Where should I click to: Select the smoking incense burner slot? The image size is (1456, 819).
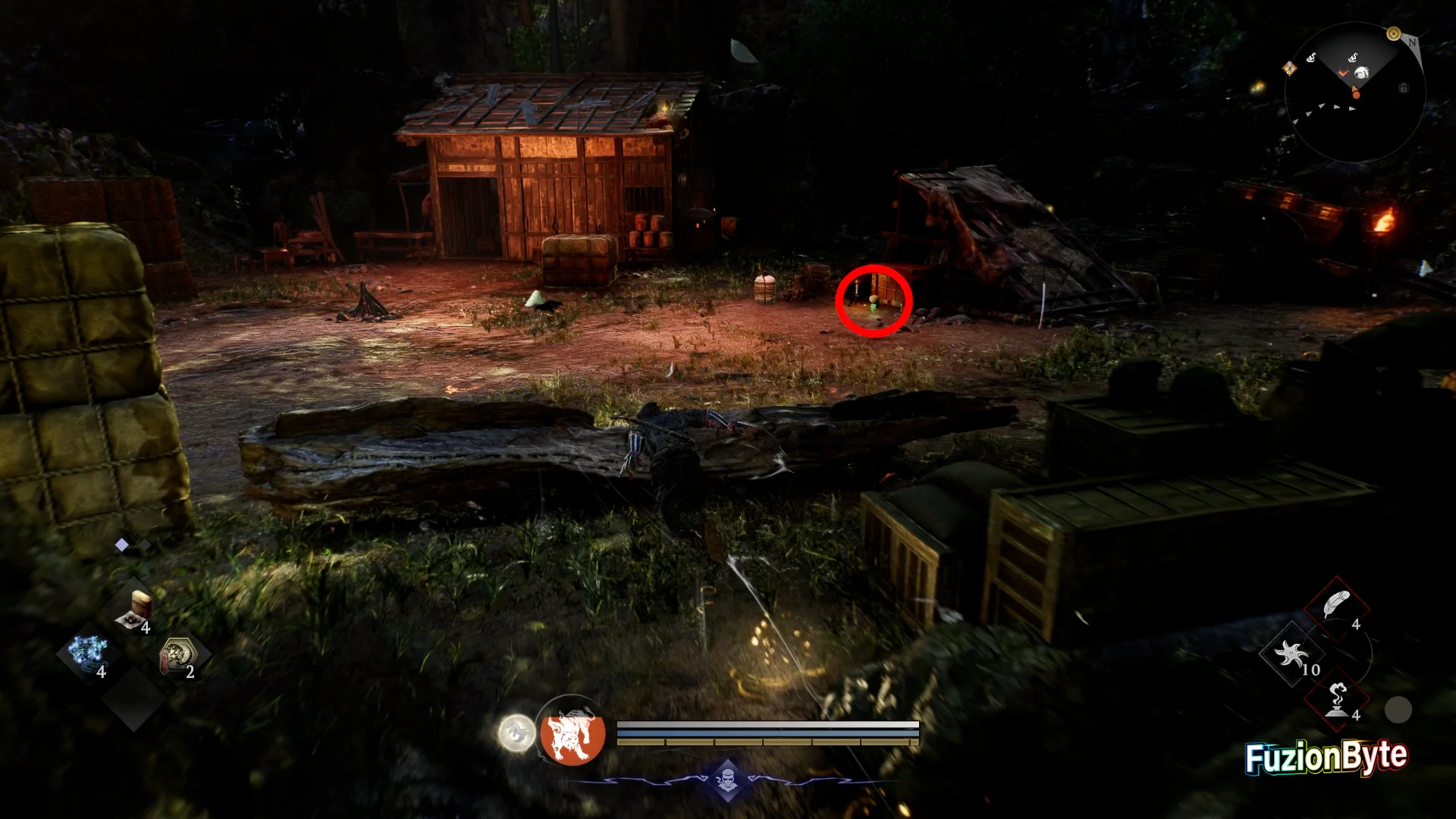coord(1337,699)
